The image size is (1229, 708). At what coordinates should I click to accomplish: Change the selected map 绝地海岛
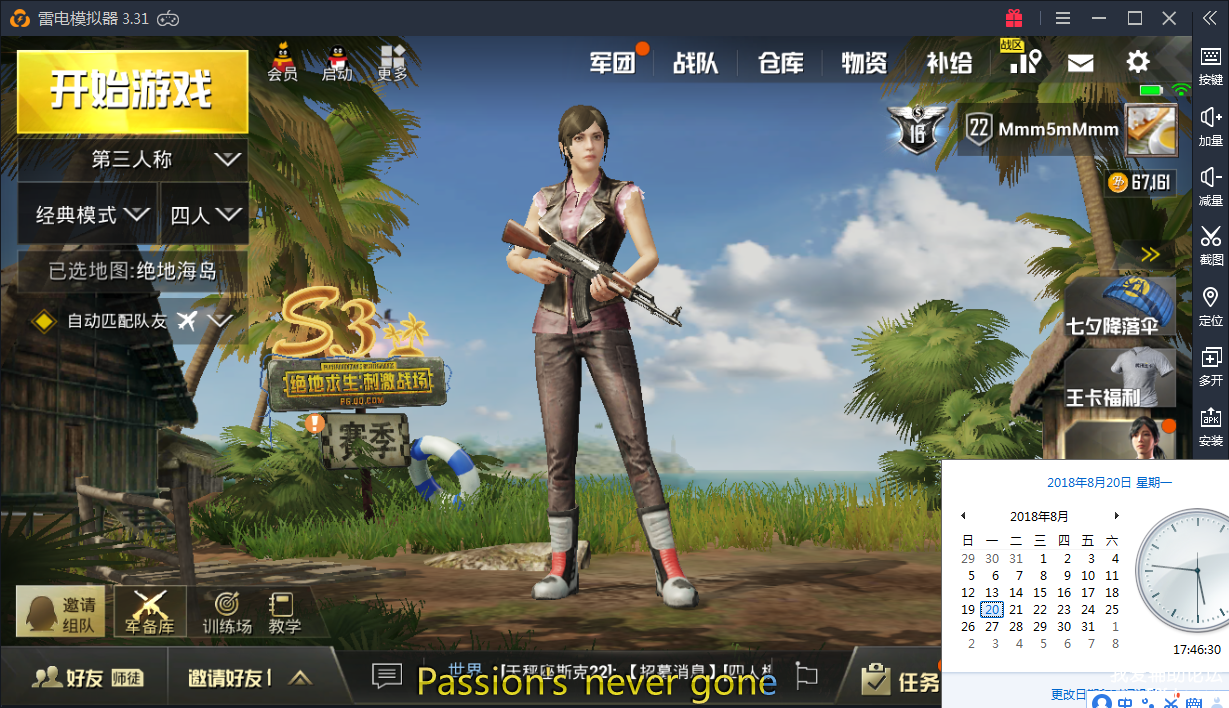(x=133, y=271)
